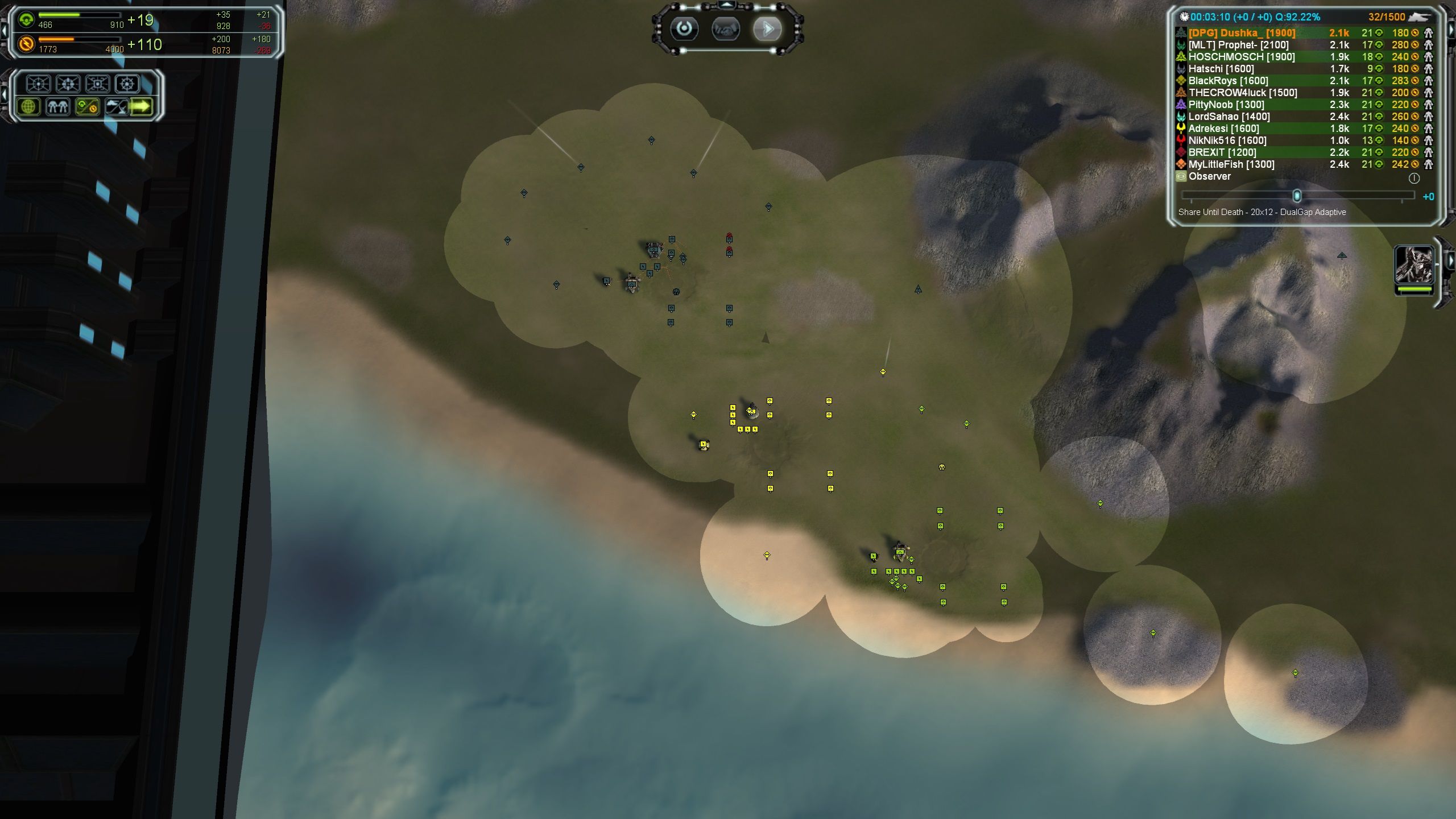
Task: Select HOSCHMOSCH in the score list
Action: point(1241,57)
